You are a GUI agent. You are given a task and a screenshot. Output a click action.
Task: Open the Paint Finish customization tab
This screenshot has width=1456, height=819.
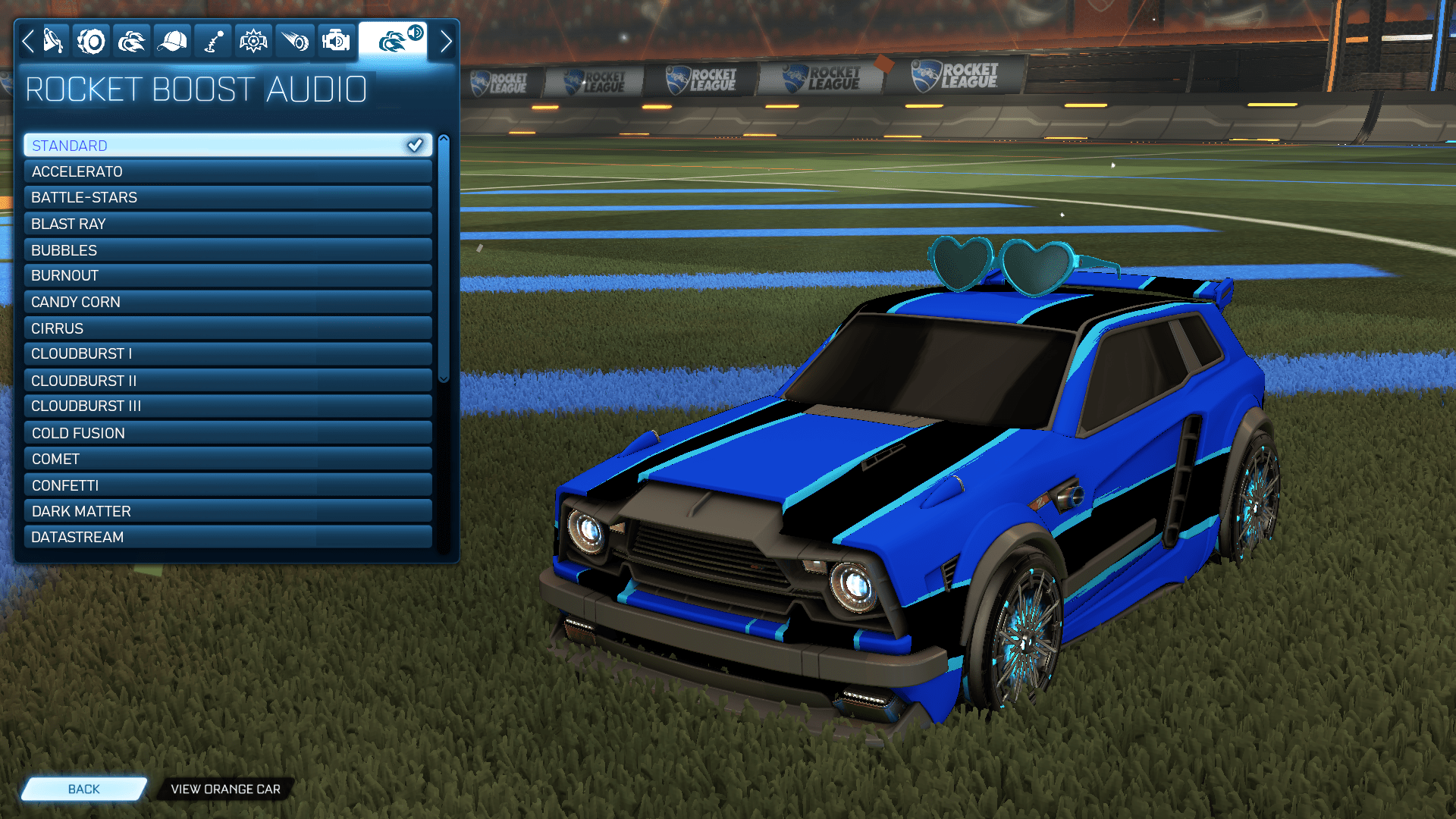click(50, 41)
